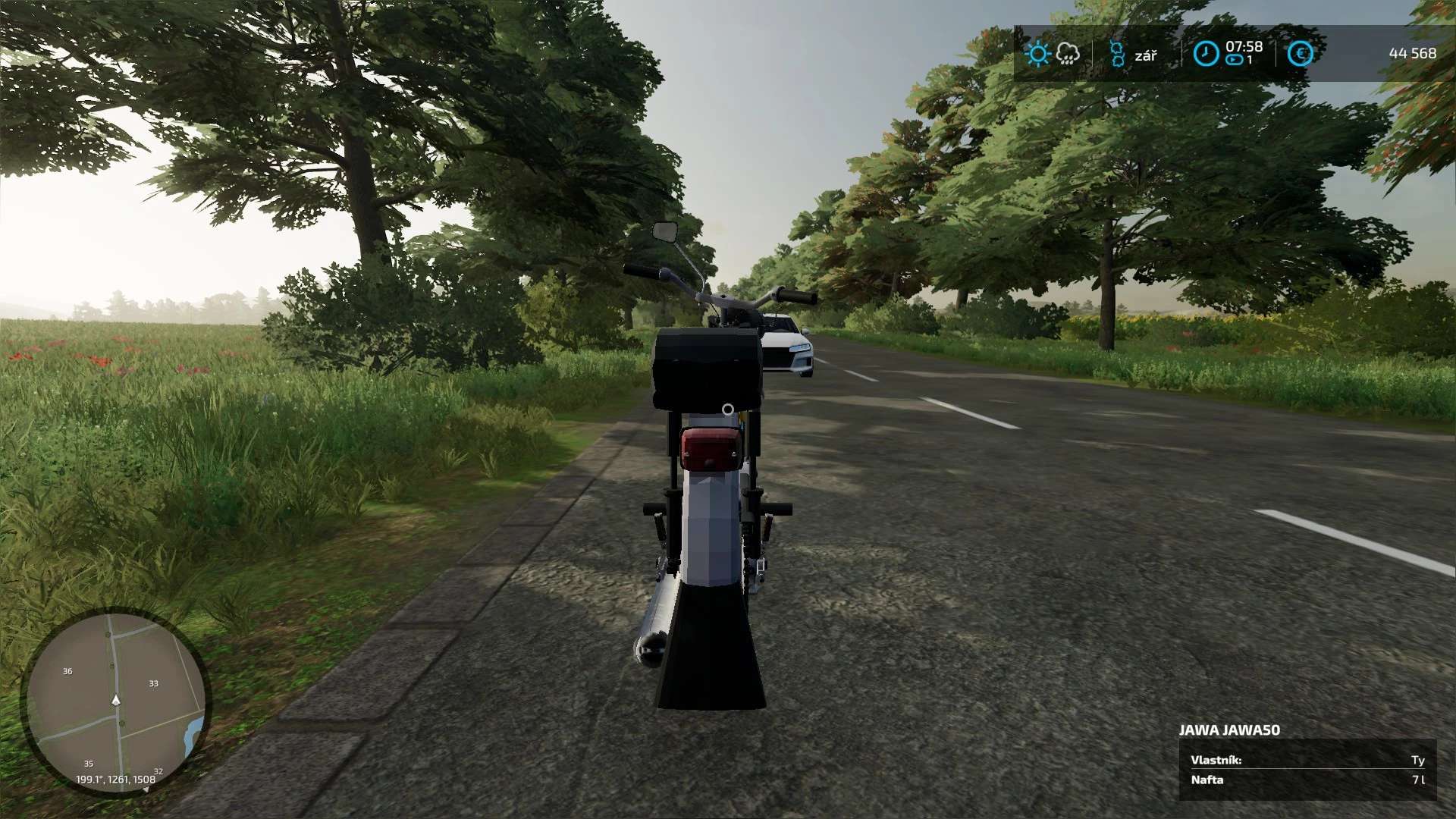
Task: Open the euro money balance icon
Action: pyautogui.click(x=1300, y=54)
